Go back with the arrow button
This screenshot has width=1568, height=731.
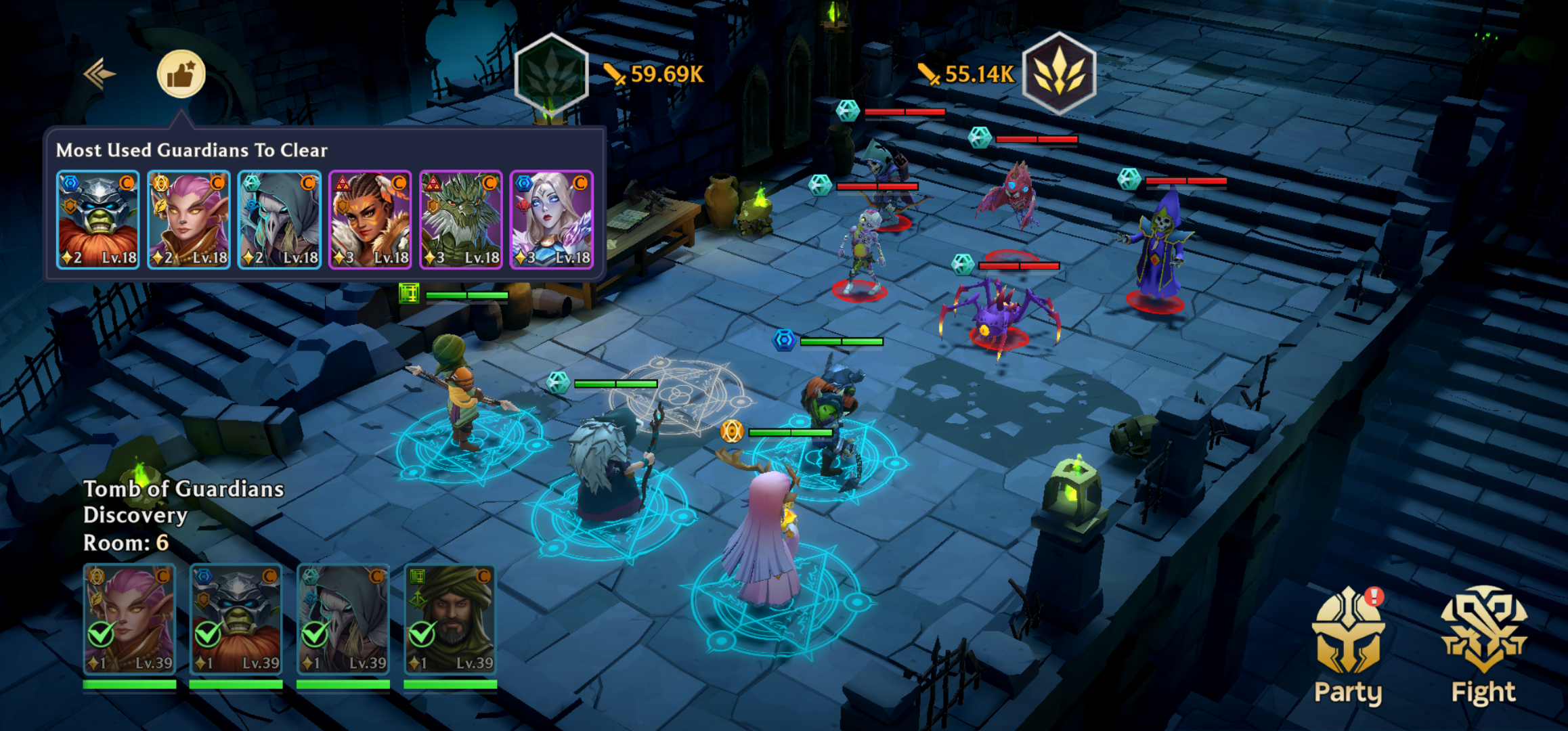[x=100, y=74]
